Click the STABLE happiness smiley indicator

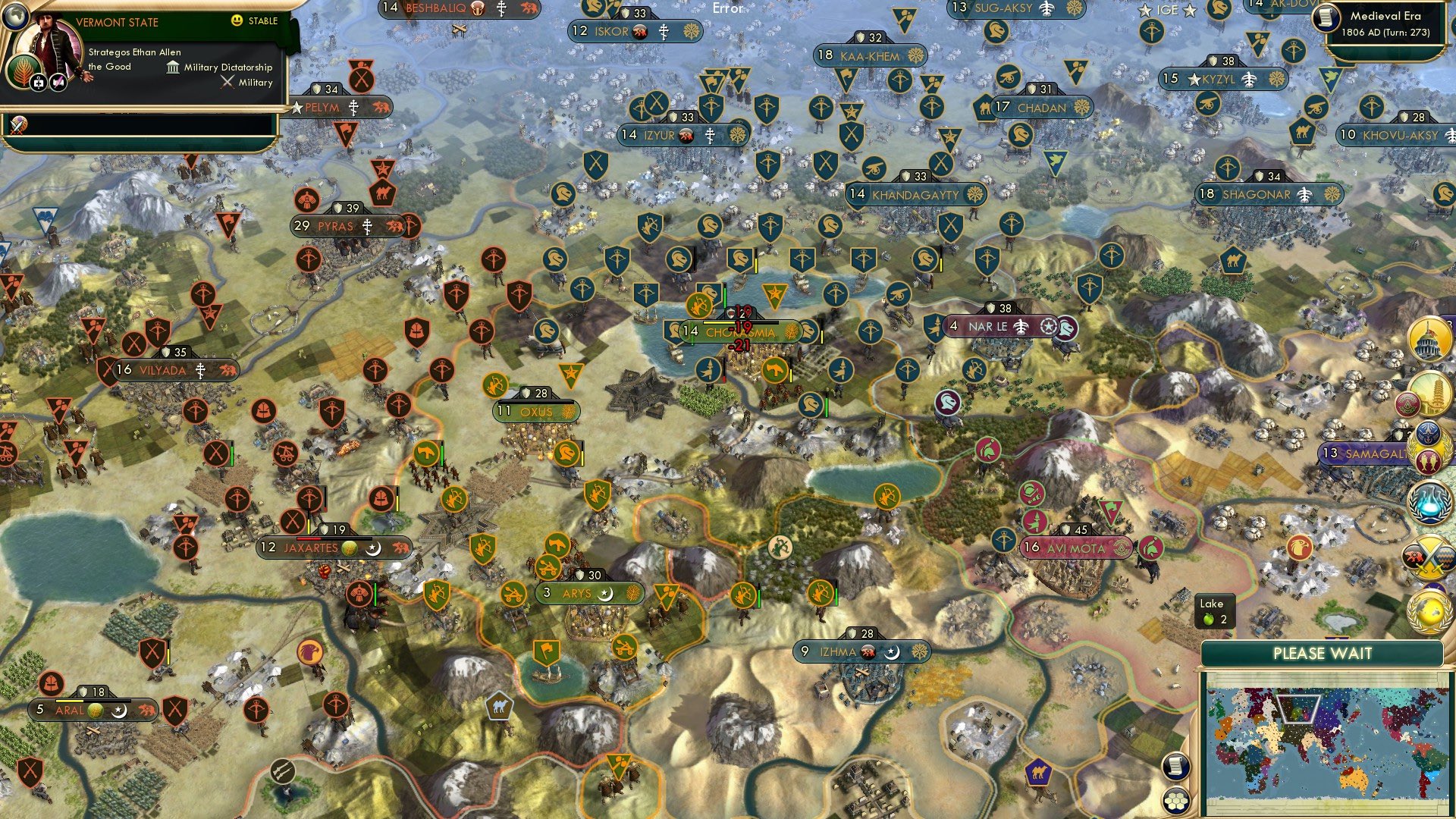[237, 20]
